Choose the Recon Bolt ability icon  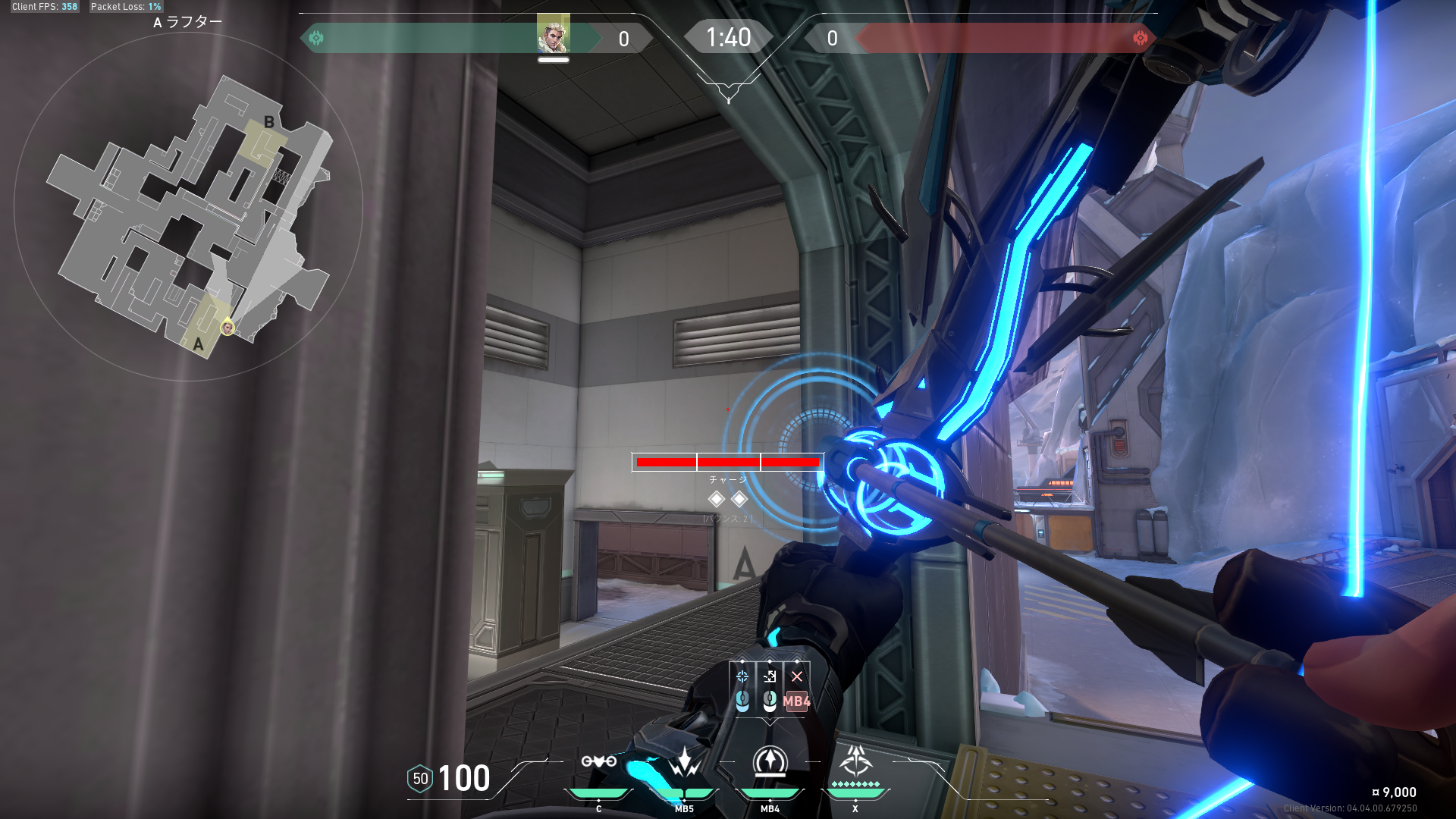click(x=770, y=761)
